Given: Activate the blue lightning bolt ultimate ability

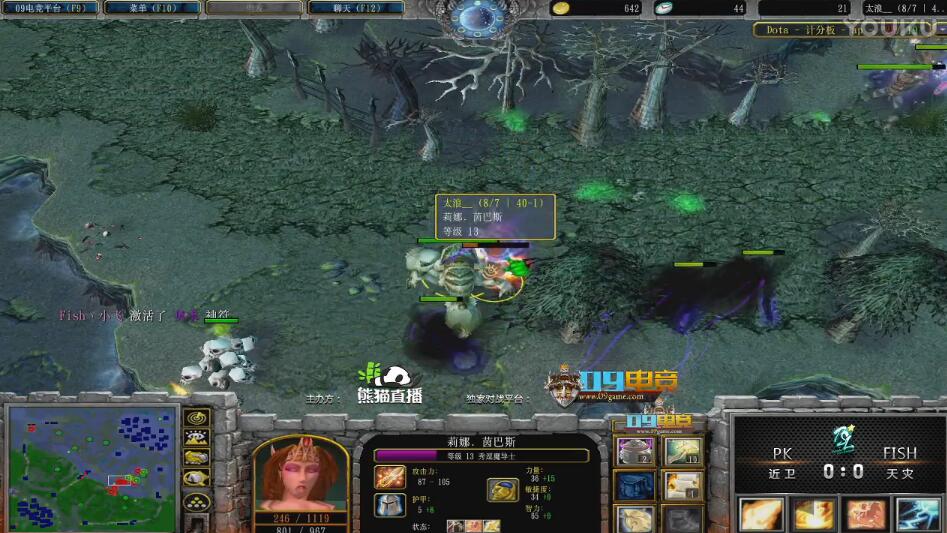Looking at the screenshot, I should (920, 513).
